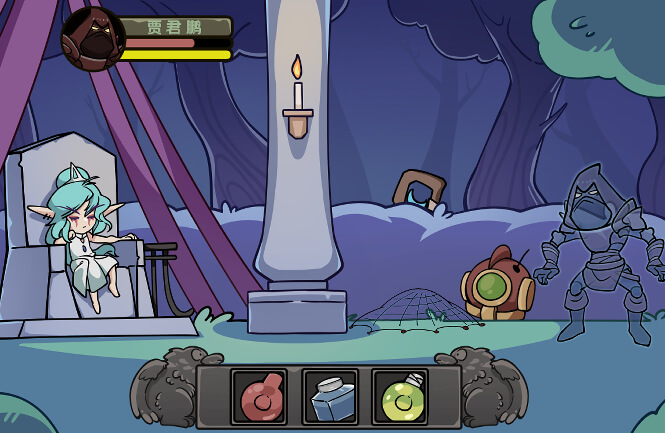Screen dimensions: 665x433
Task: Click the hooded character portrait
Action: (x=92, y=39)
